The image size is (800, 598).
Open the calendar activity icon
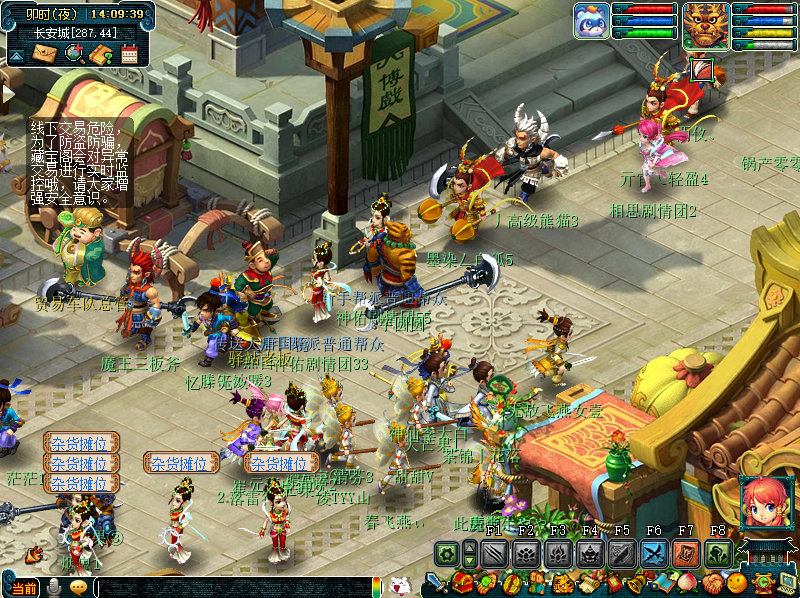coord(129,54)
